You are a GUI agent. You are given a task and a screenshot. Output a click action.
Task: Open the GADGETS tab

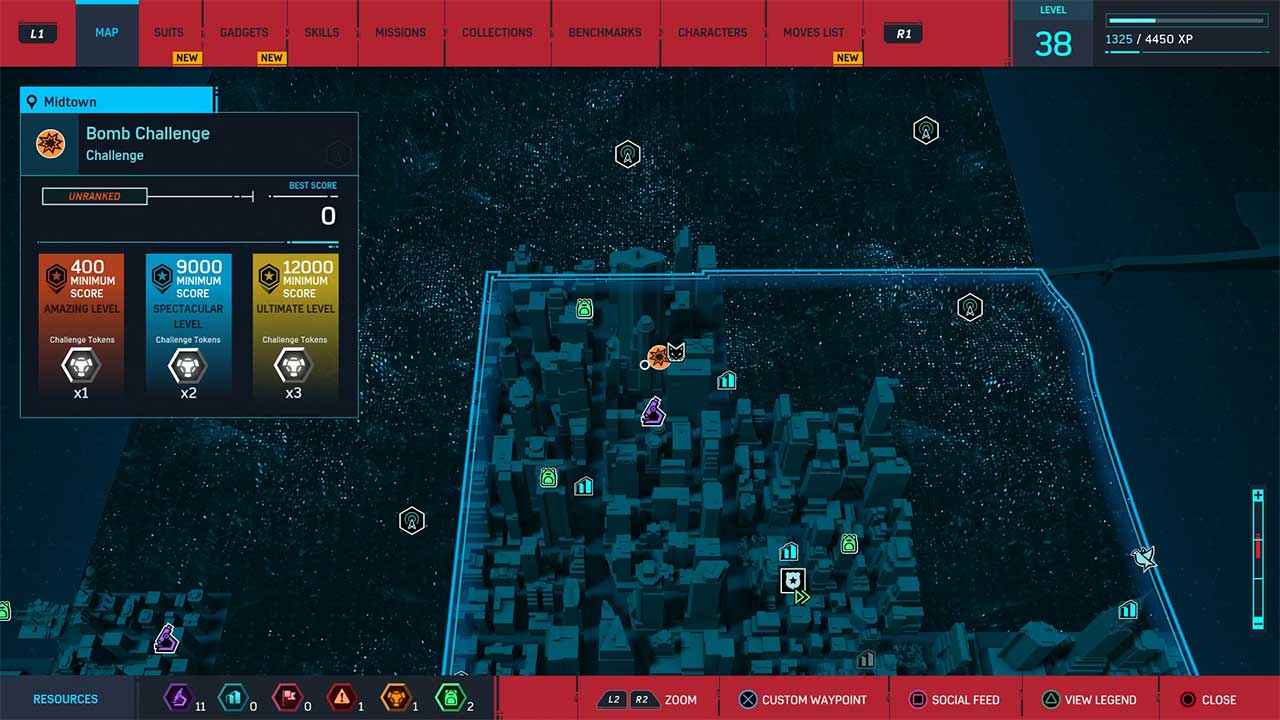(x=244, y=32)
